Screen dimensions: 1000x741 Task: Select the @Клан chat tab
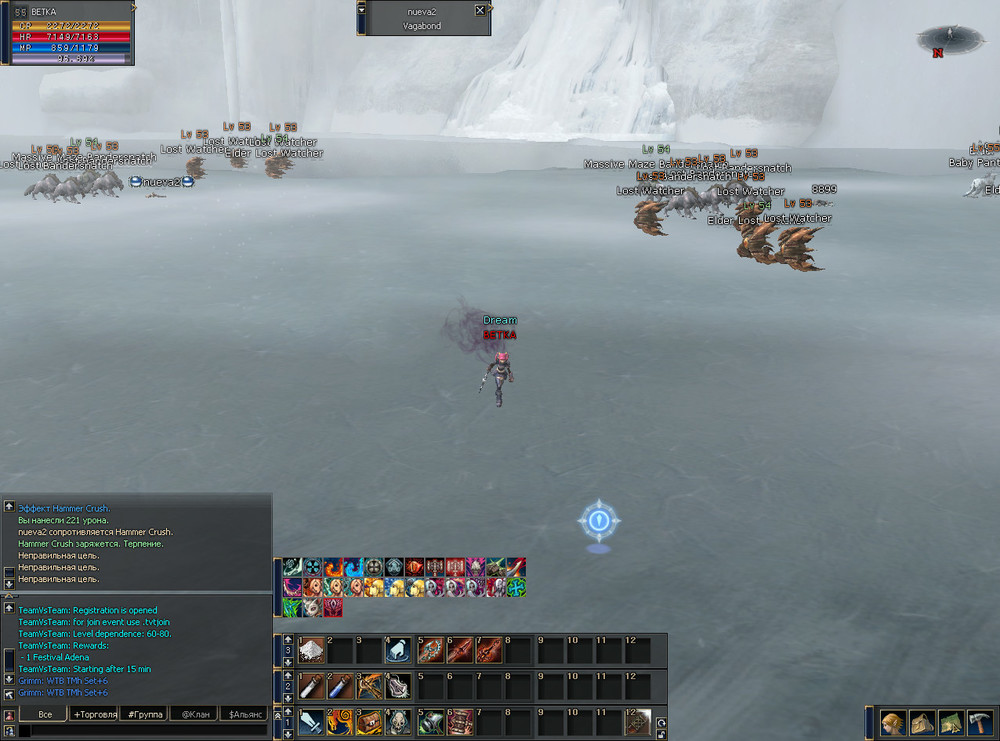tap(194, 714)
